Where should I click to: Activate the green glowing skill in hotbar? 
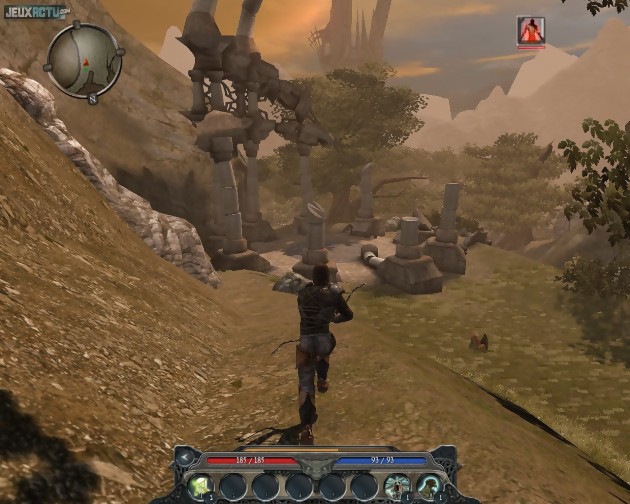click(x=201, y=486)
